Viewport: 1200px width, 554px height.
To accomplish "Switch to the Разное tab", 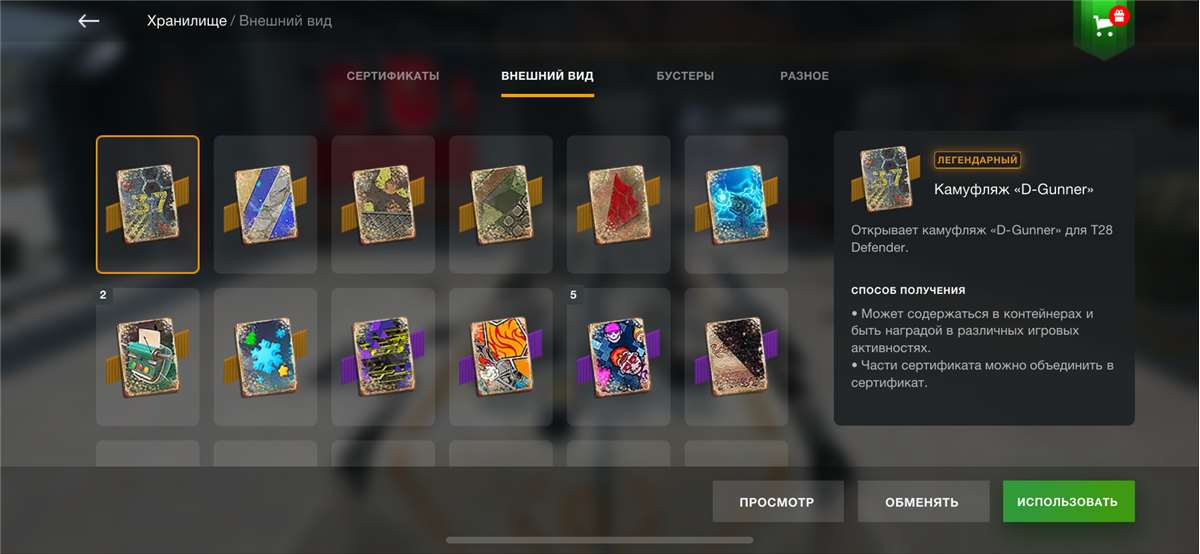I will coord(804,76).
